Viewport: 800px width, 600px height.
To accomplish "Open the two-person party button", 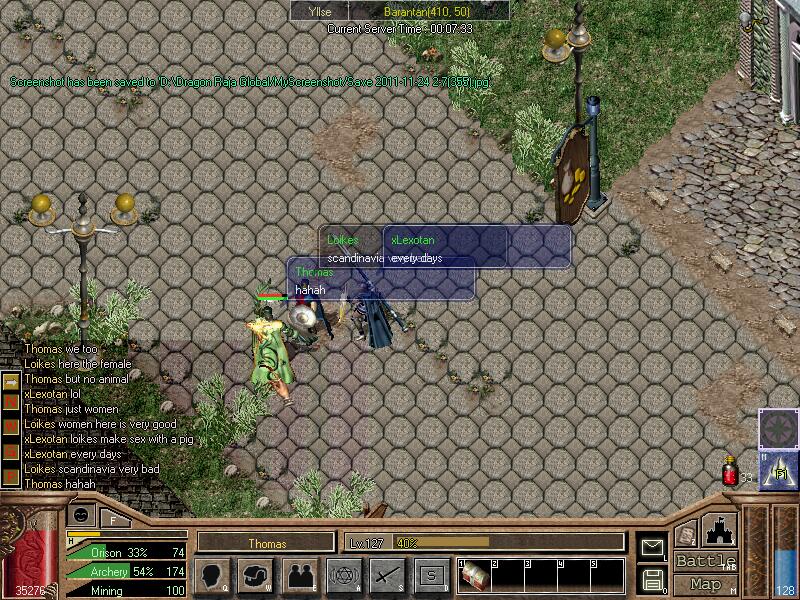I will [299, 575].
